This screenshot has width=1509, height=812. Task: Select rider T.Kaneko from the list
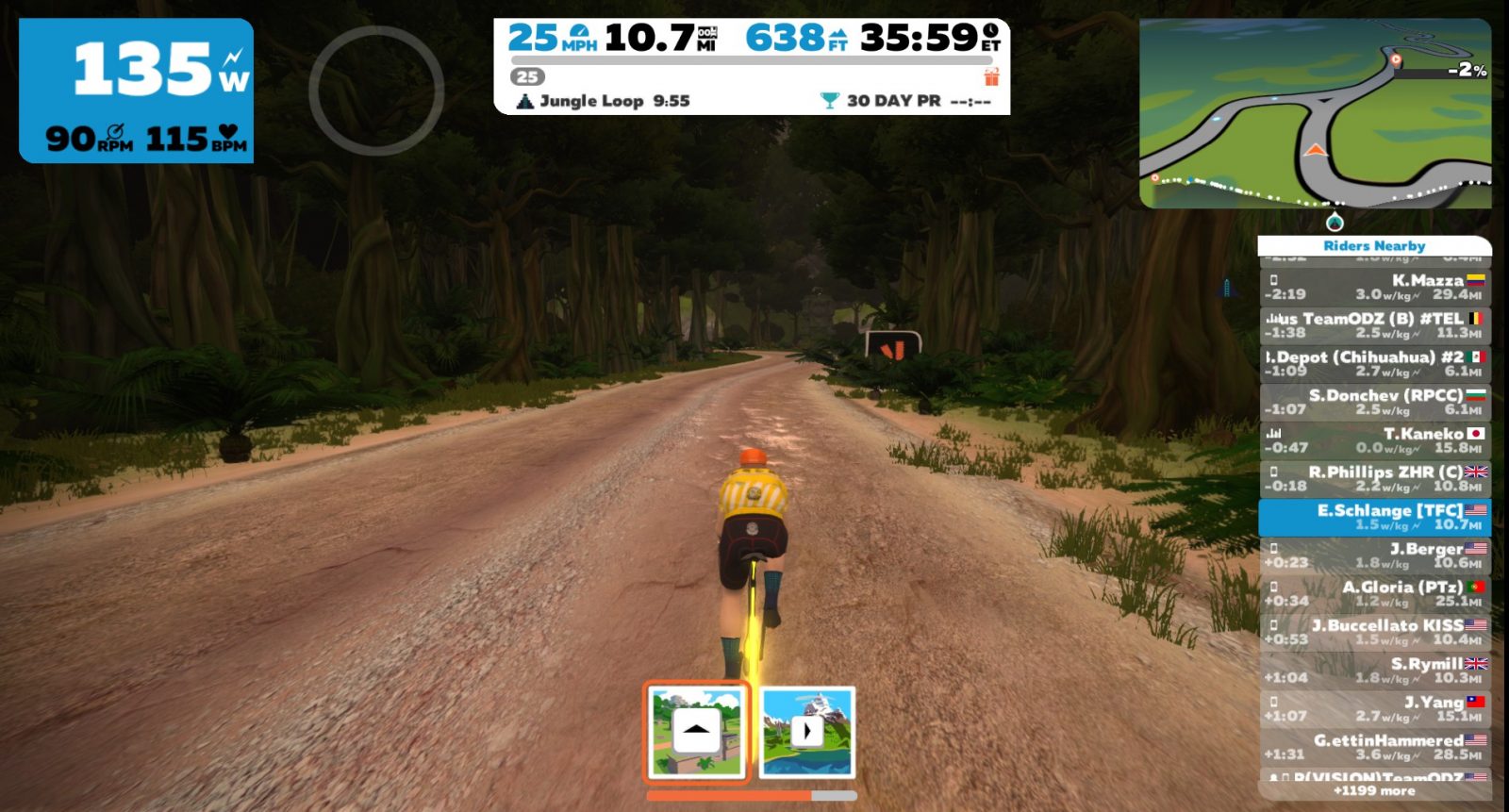(1374, 440)
